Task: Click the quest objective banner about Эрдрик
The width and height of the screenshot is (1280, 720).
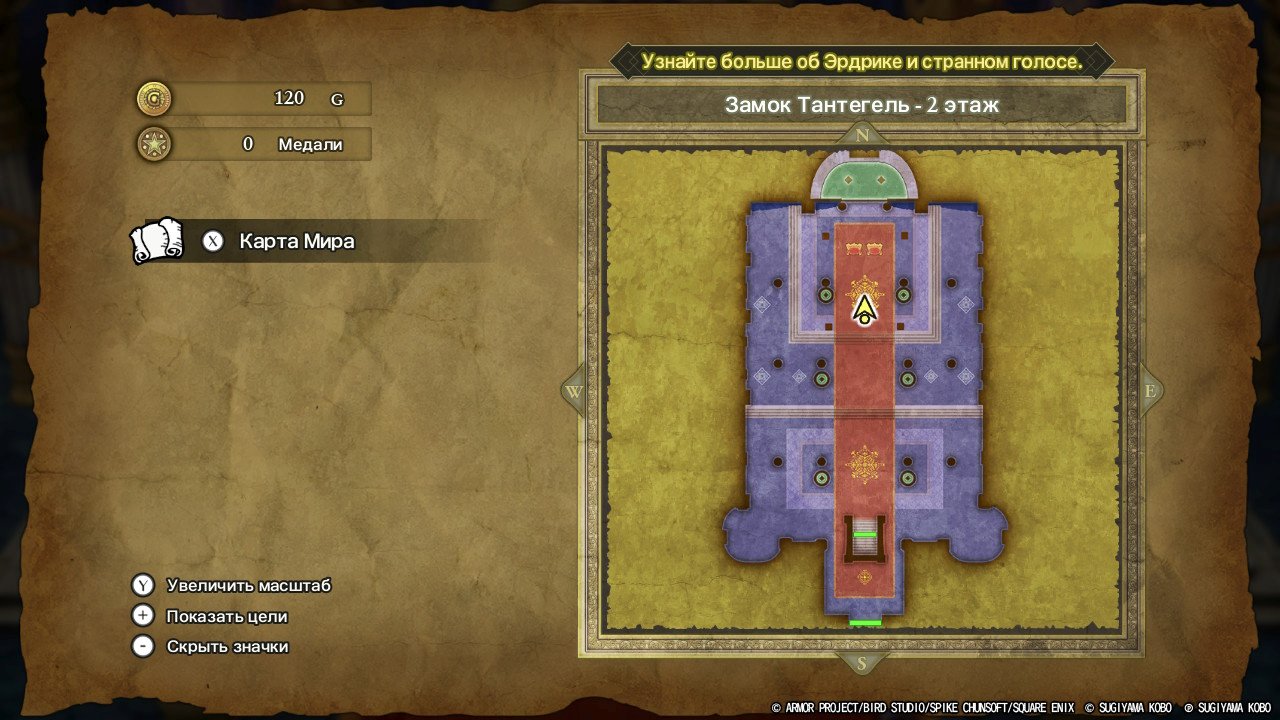Action: click(x=862, y=61)
